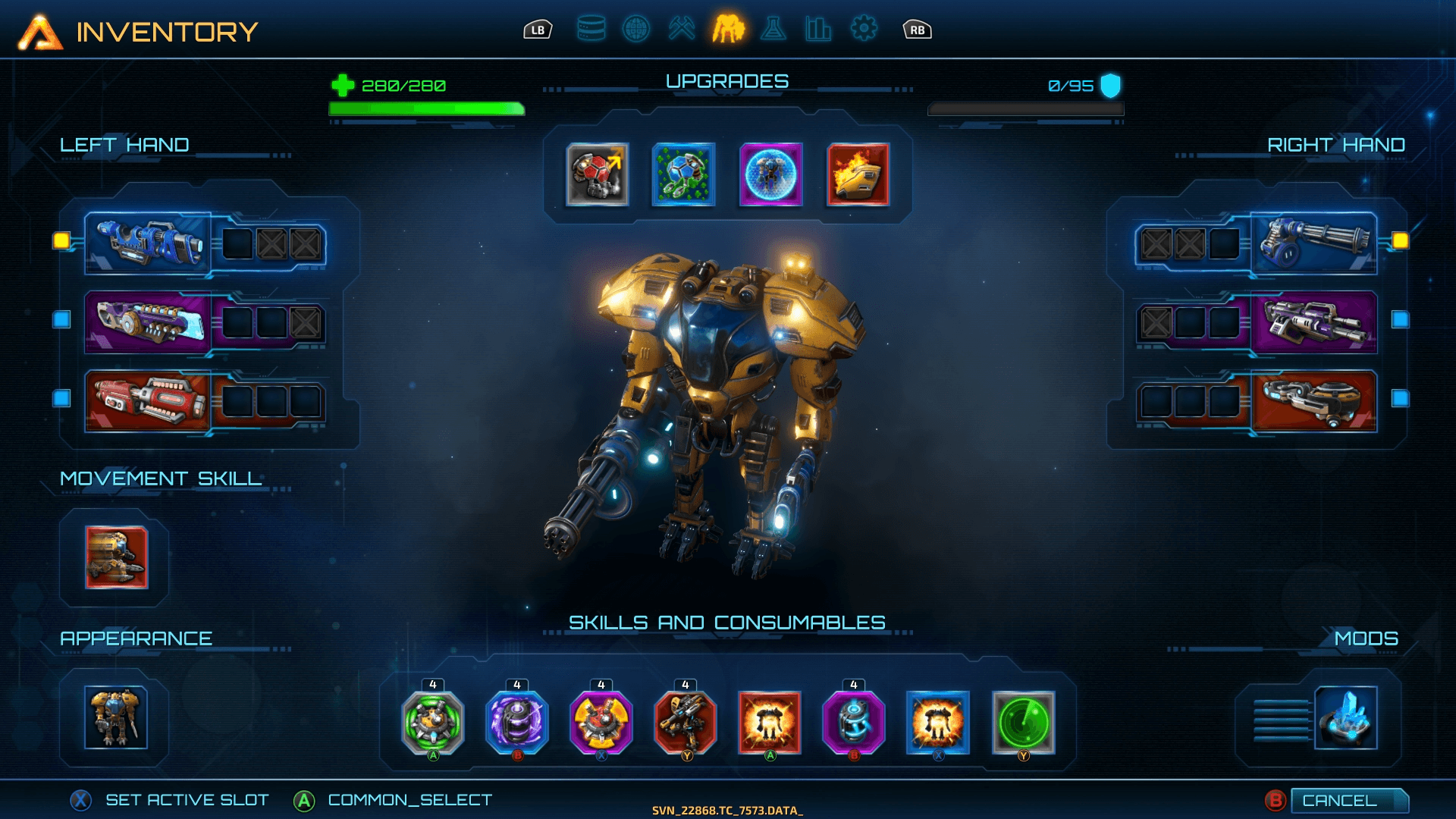The height and width of the screenshot is (819, 1456).
Task: Select the red right-hand weapon slot
Action: coord(1313,401)
